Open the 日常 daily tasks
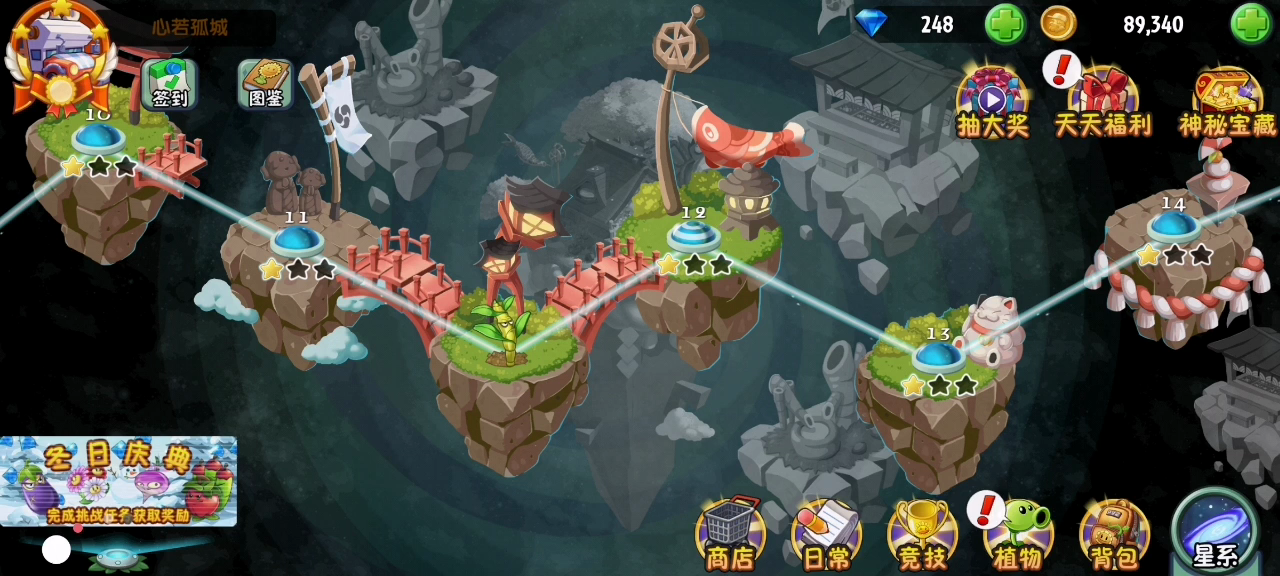Image resolution: width=1280 pixels, height=576 pixels. click(x=826, y=535)
